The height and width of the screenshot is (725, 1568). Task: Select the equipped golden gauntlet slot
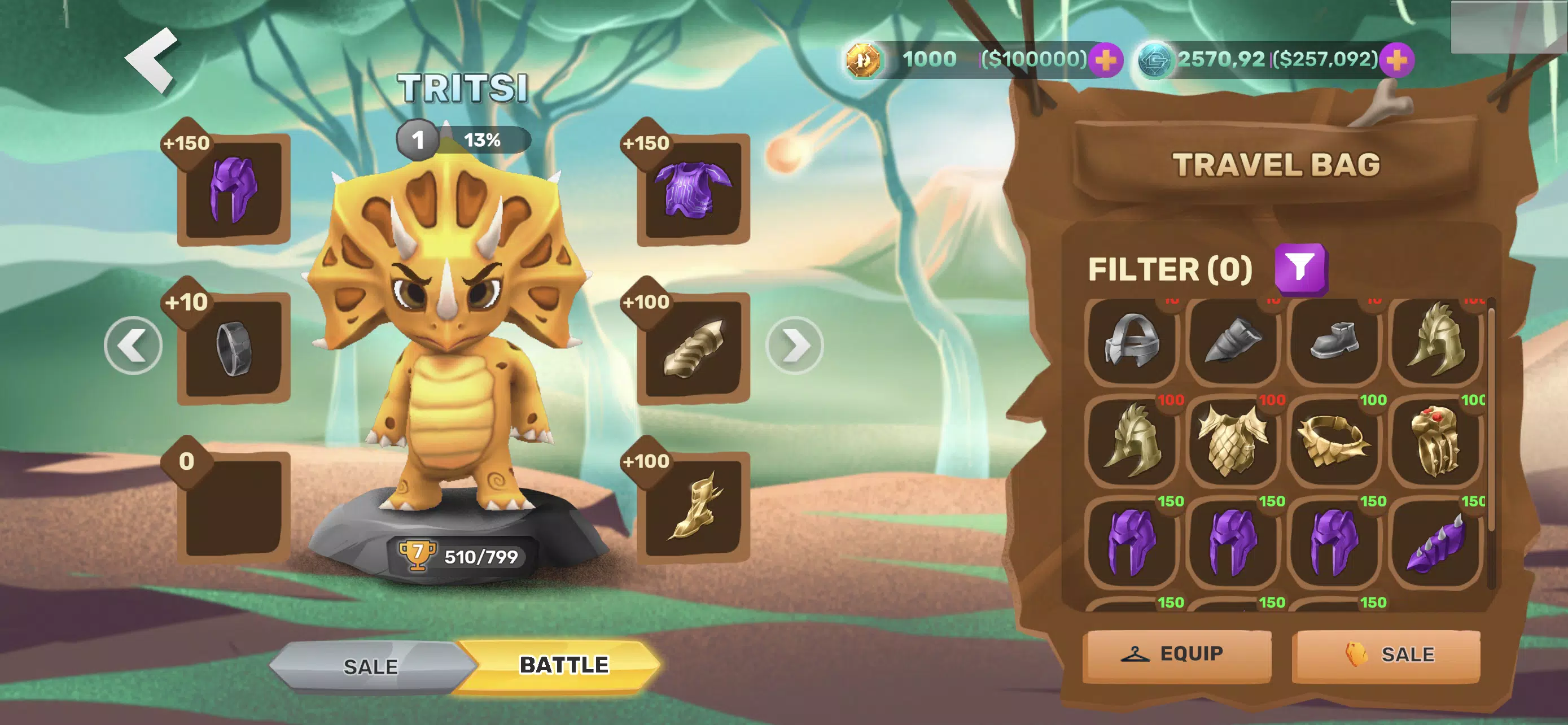[693, 348]
